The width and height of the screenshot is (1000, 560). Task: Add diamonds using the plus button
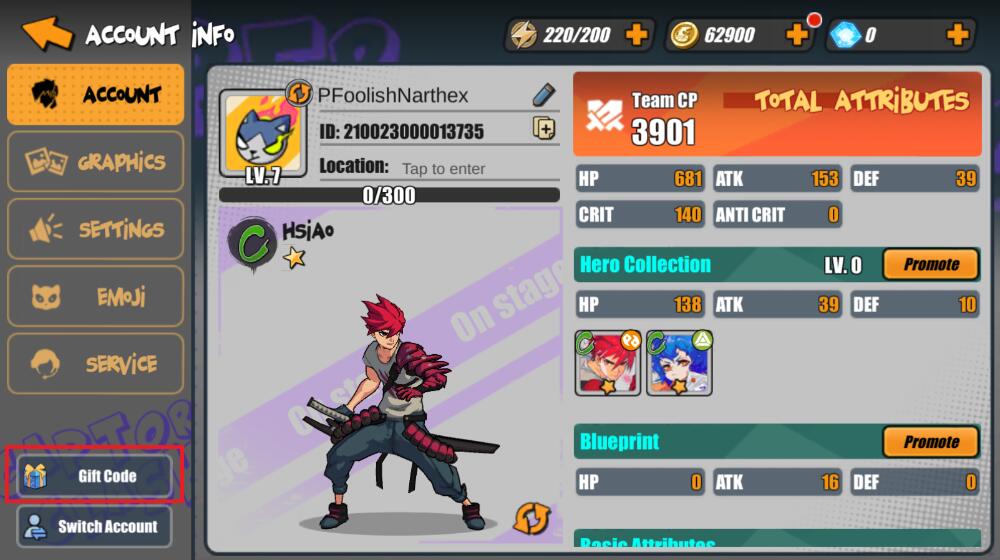tap(957, 36)
